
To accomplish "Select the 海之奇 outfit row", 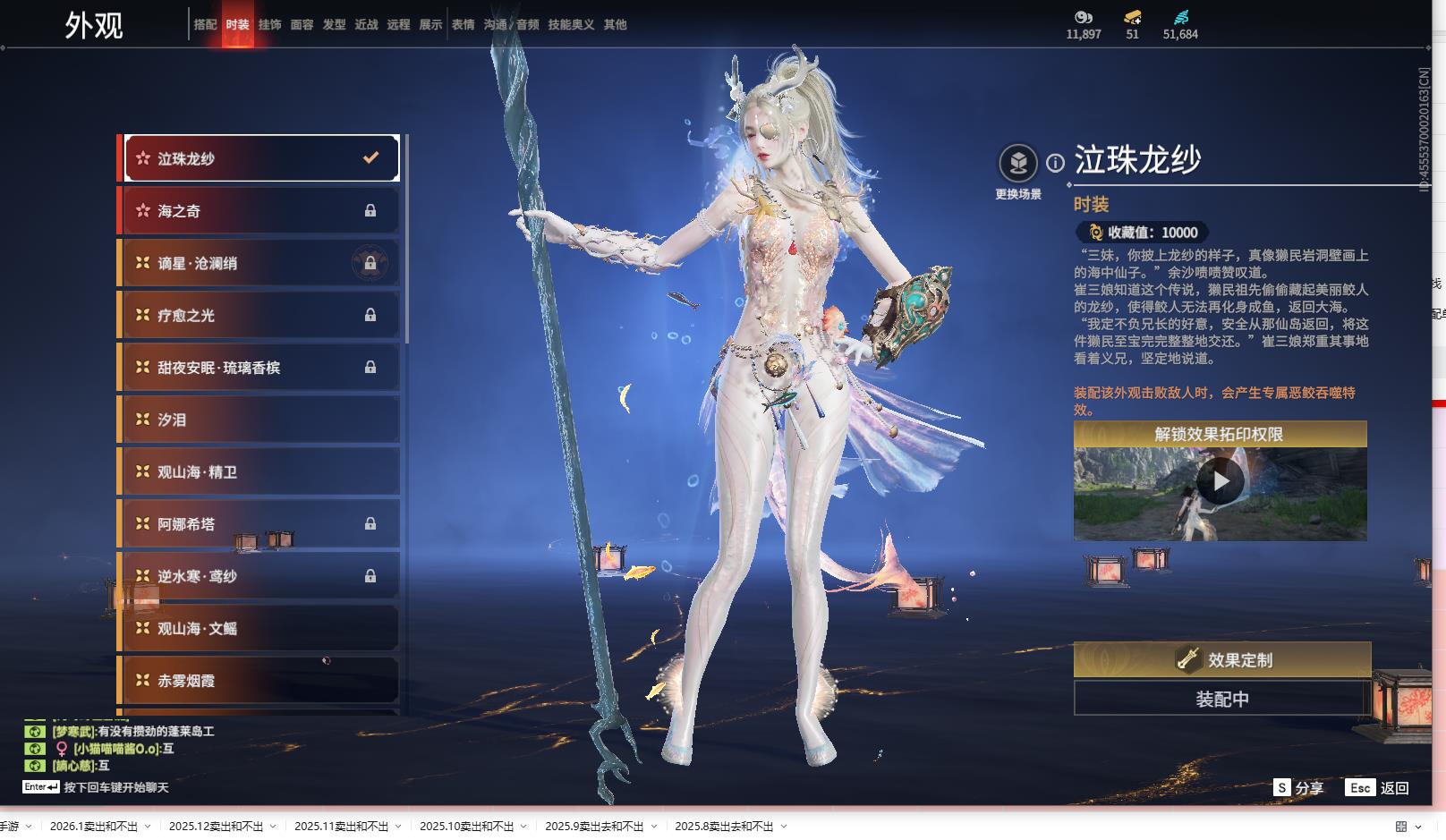I will [x=260, y=211].
